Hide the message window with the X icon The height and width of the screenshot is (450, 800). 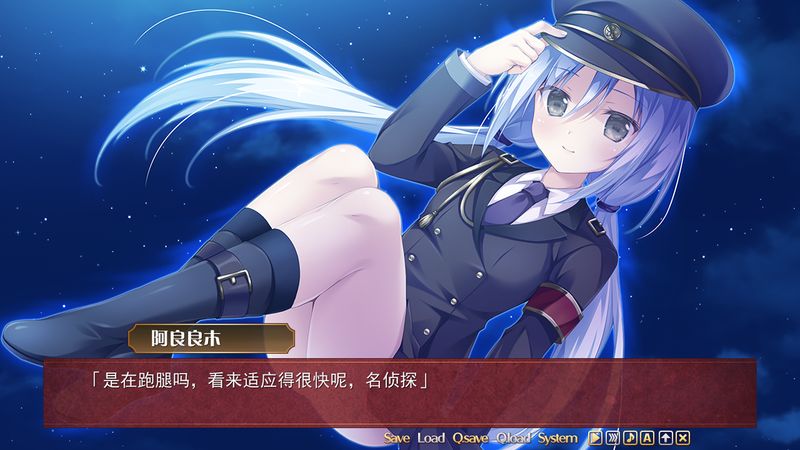coord(682,438)
